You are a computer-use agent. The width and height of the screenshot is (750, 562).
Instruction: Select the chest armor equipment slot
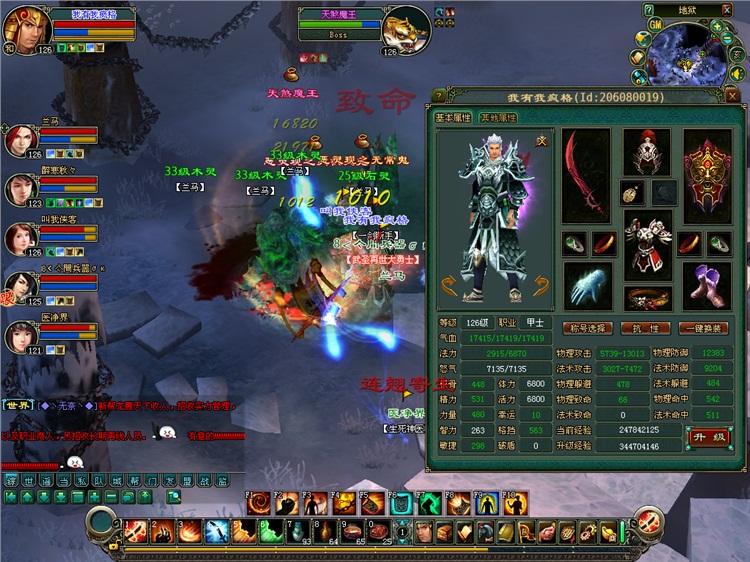pos(646,244)
